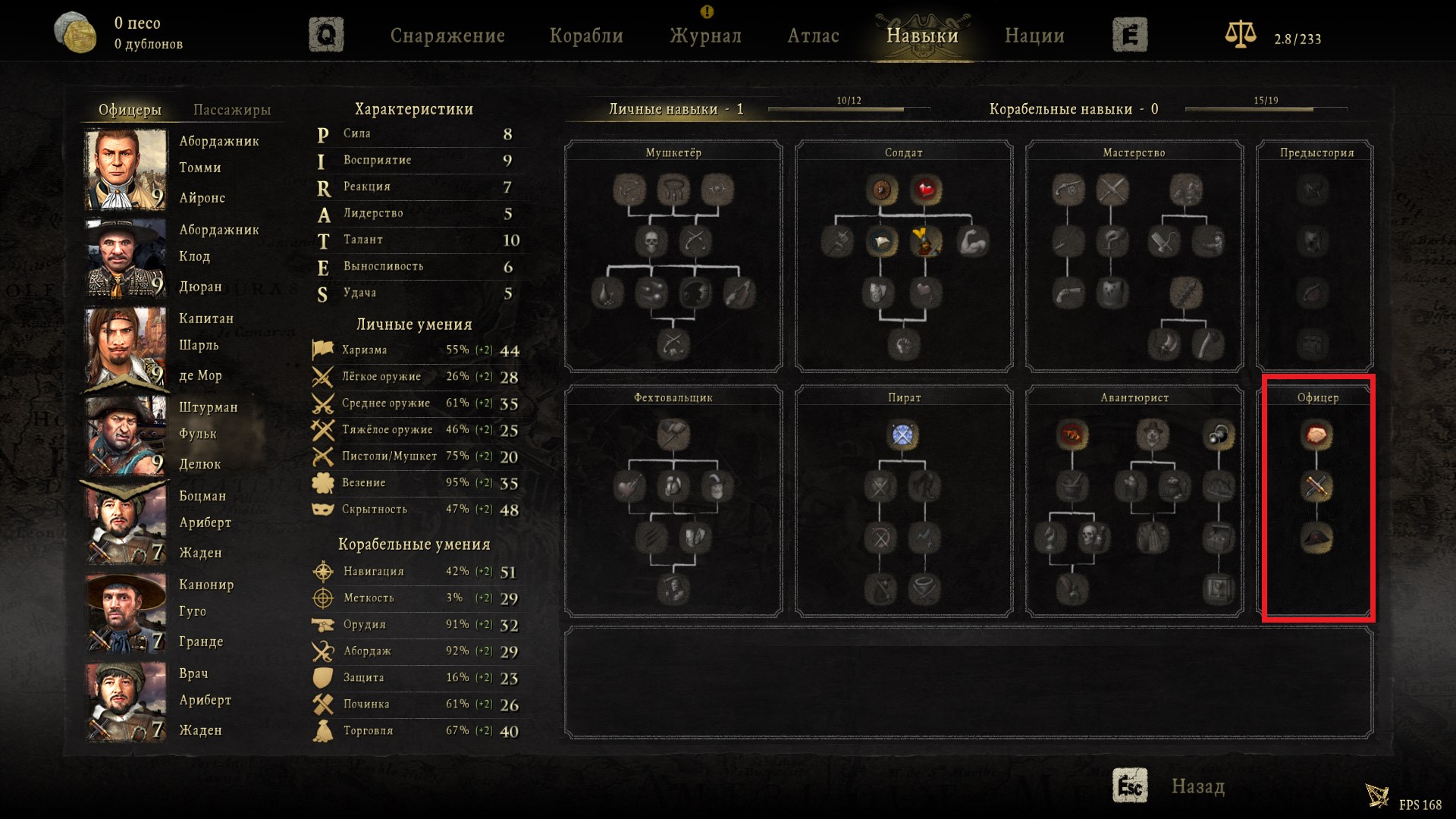Choose doctor Ариберт Жаден portrait

point(125,701)
